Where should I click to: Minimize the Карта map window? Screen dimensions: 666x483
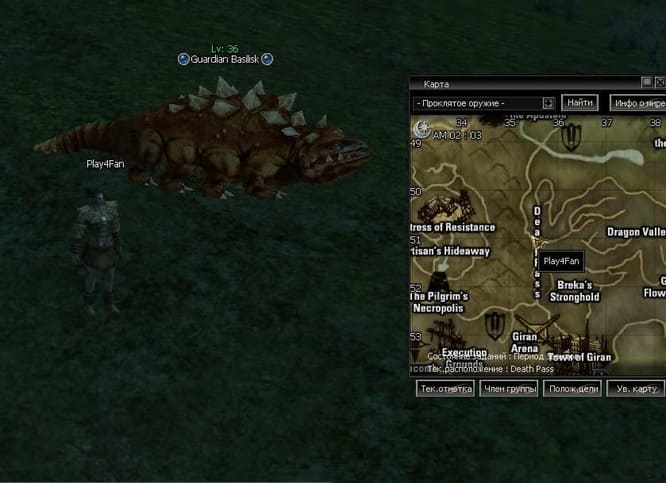pyautogui.click(x=647, y=83)
